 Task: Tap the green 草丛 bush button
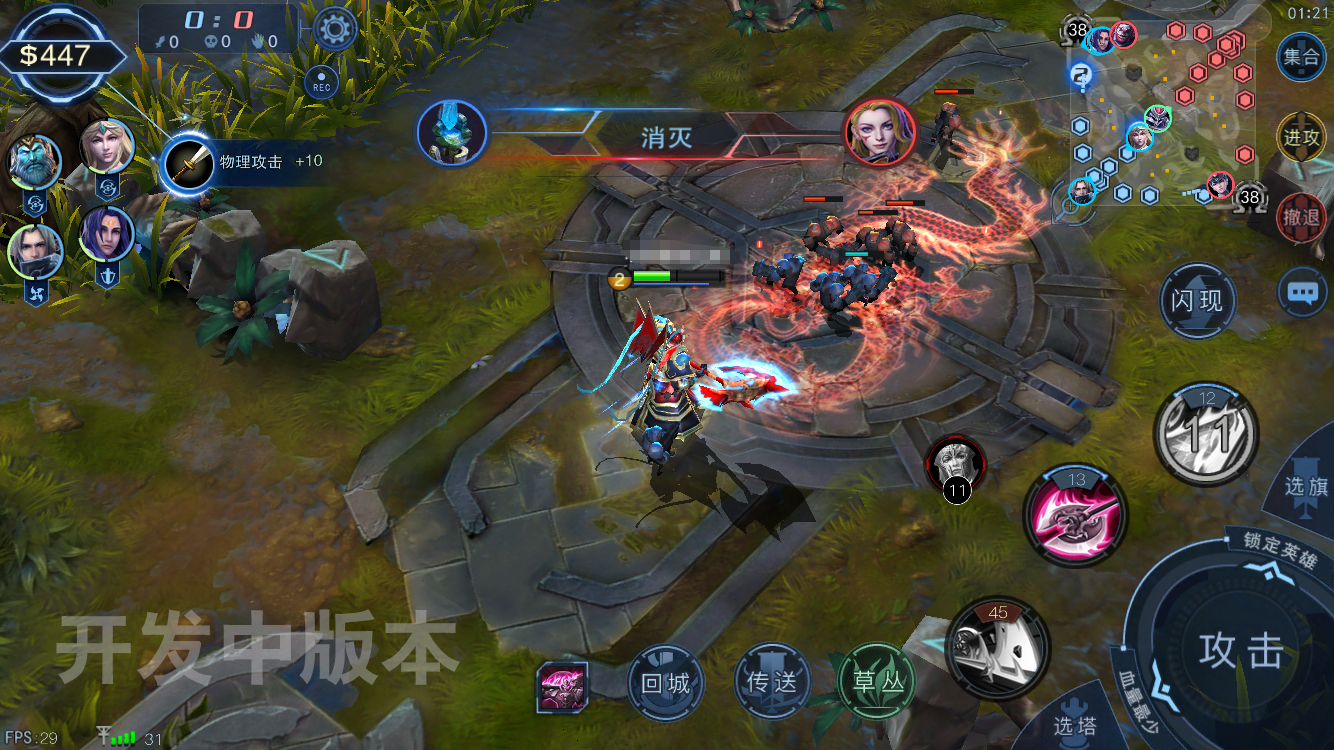(877, 684)
